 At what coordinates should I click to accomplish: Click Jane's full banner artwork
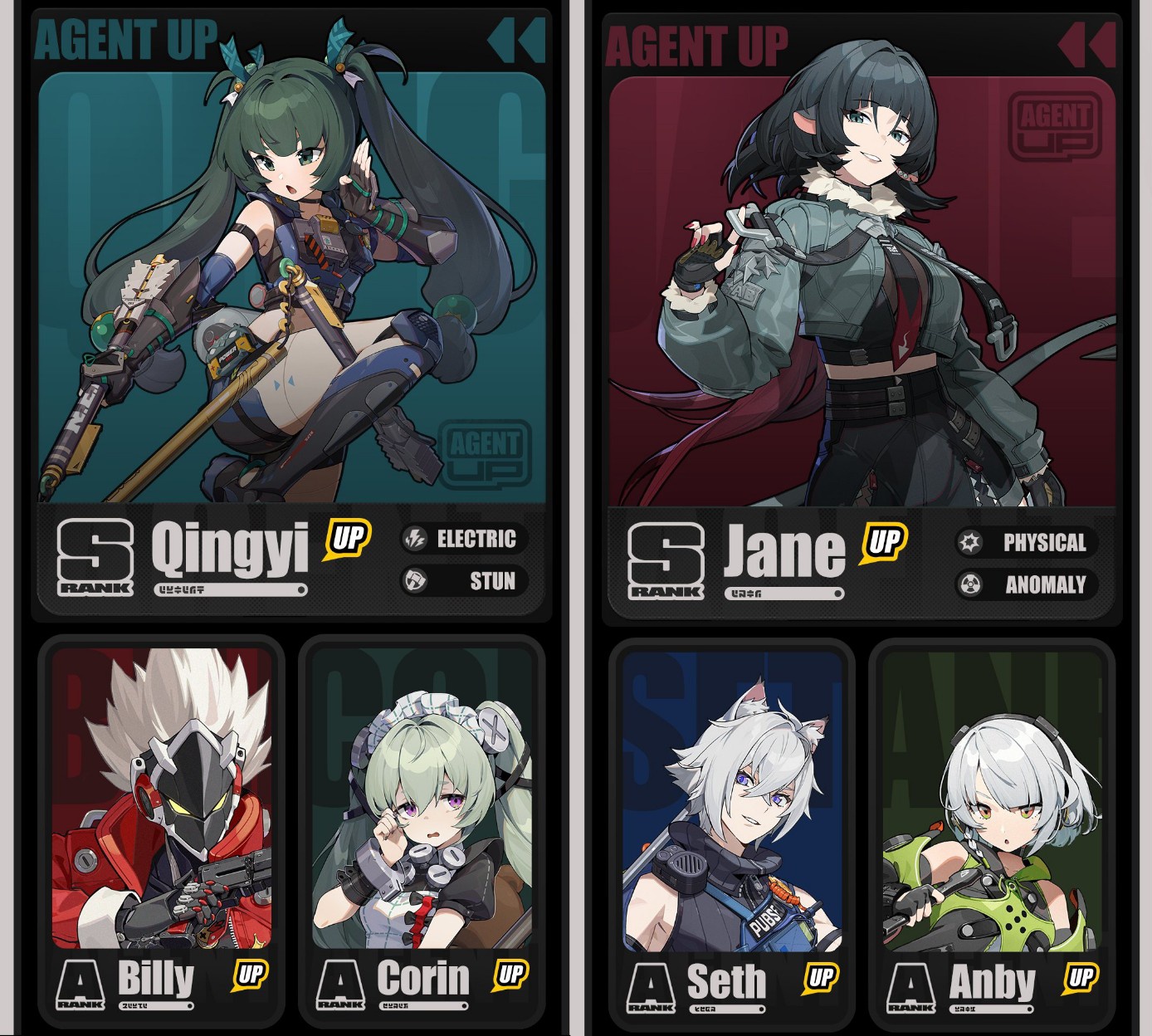863,291
